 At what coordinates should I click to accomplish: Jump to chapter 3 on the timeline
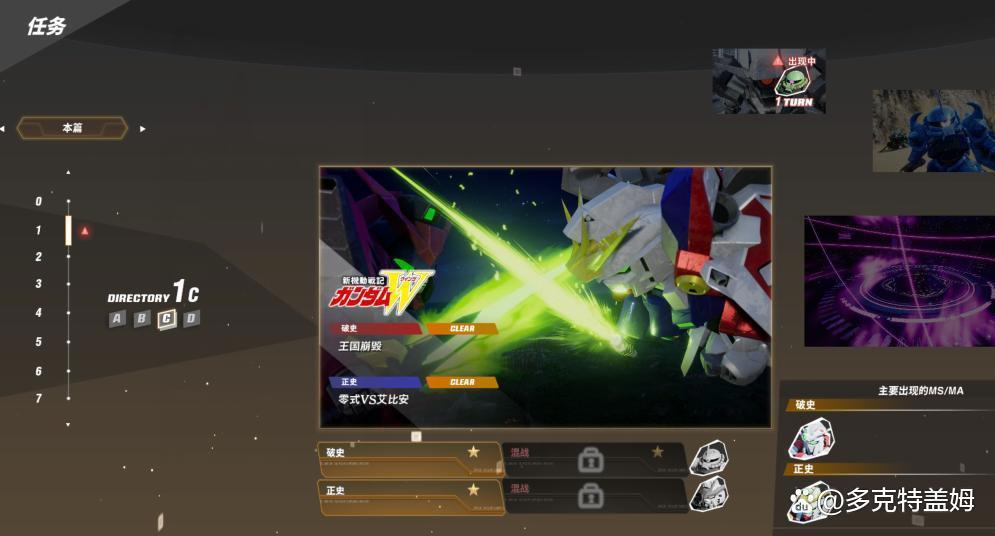coord(39,284)
